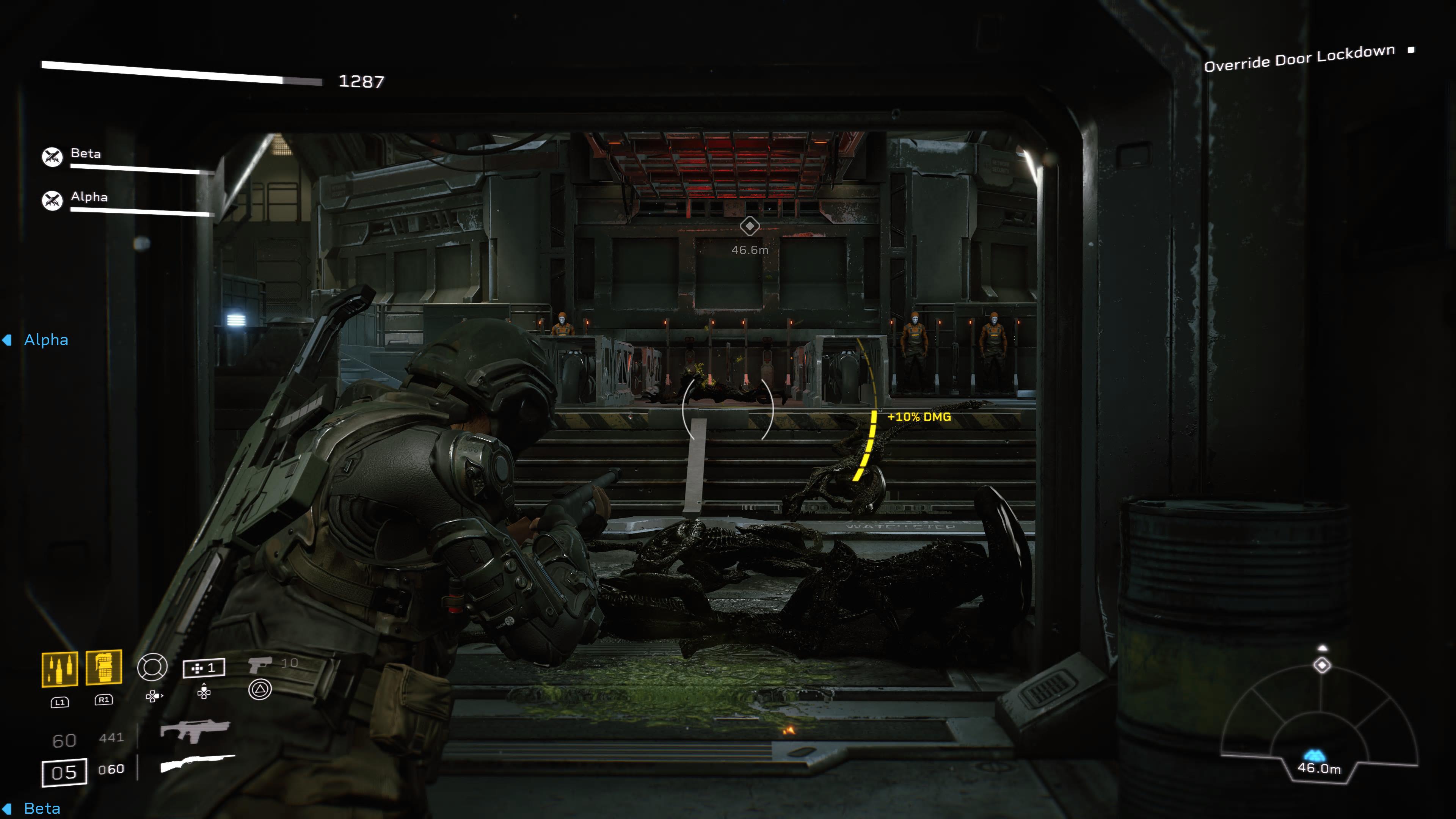Activate the yellow grenade ability icon
The height and width of the screenshot is (819, 1456).
click(x=104, y=667)
